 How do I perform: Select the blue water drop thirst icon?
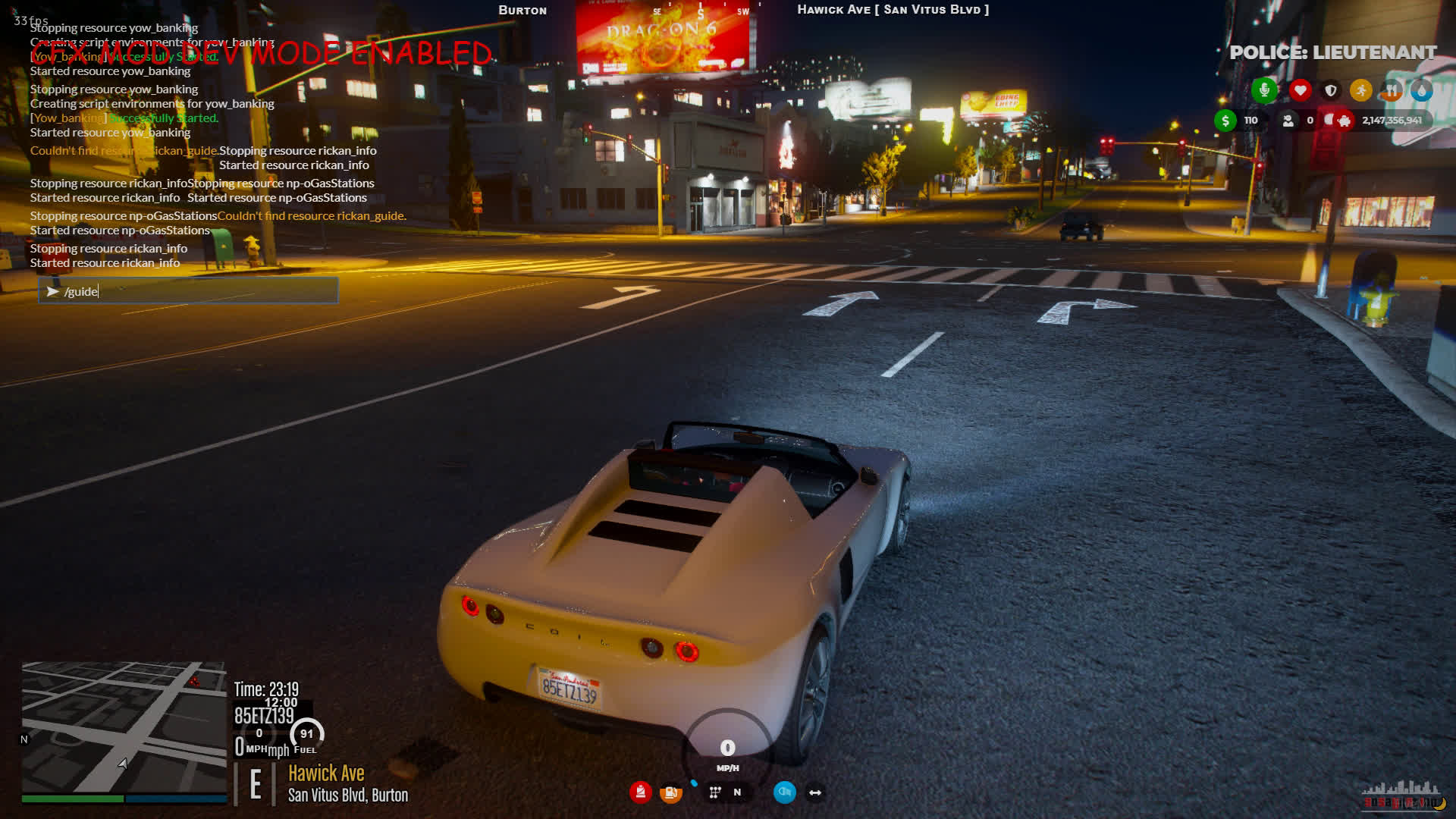(x=1421, y=91)
